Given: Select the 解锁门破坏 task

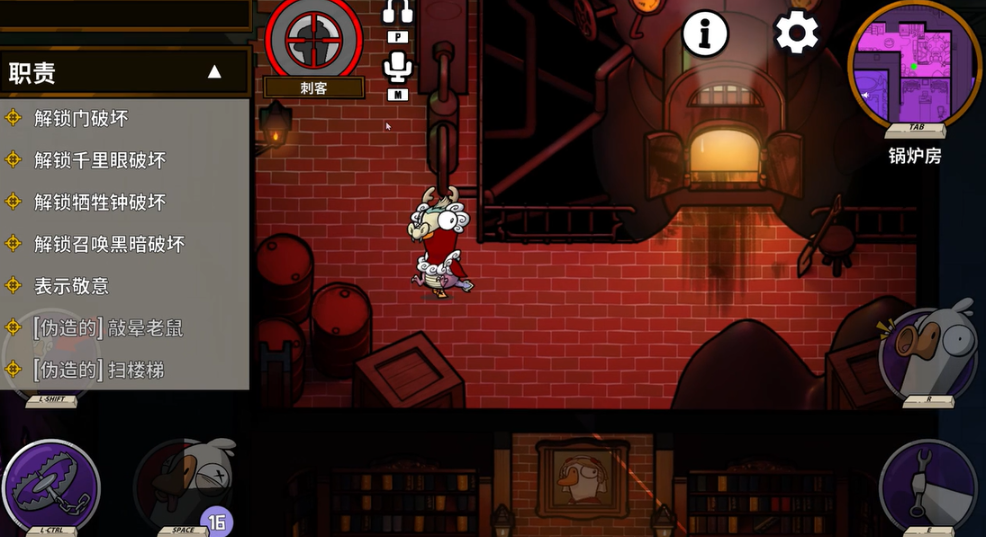Looking at the screenshot, I should pos(81,118).
